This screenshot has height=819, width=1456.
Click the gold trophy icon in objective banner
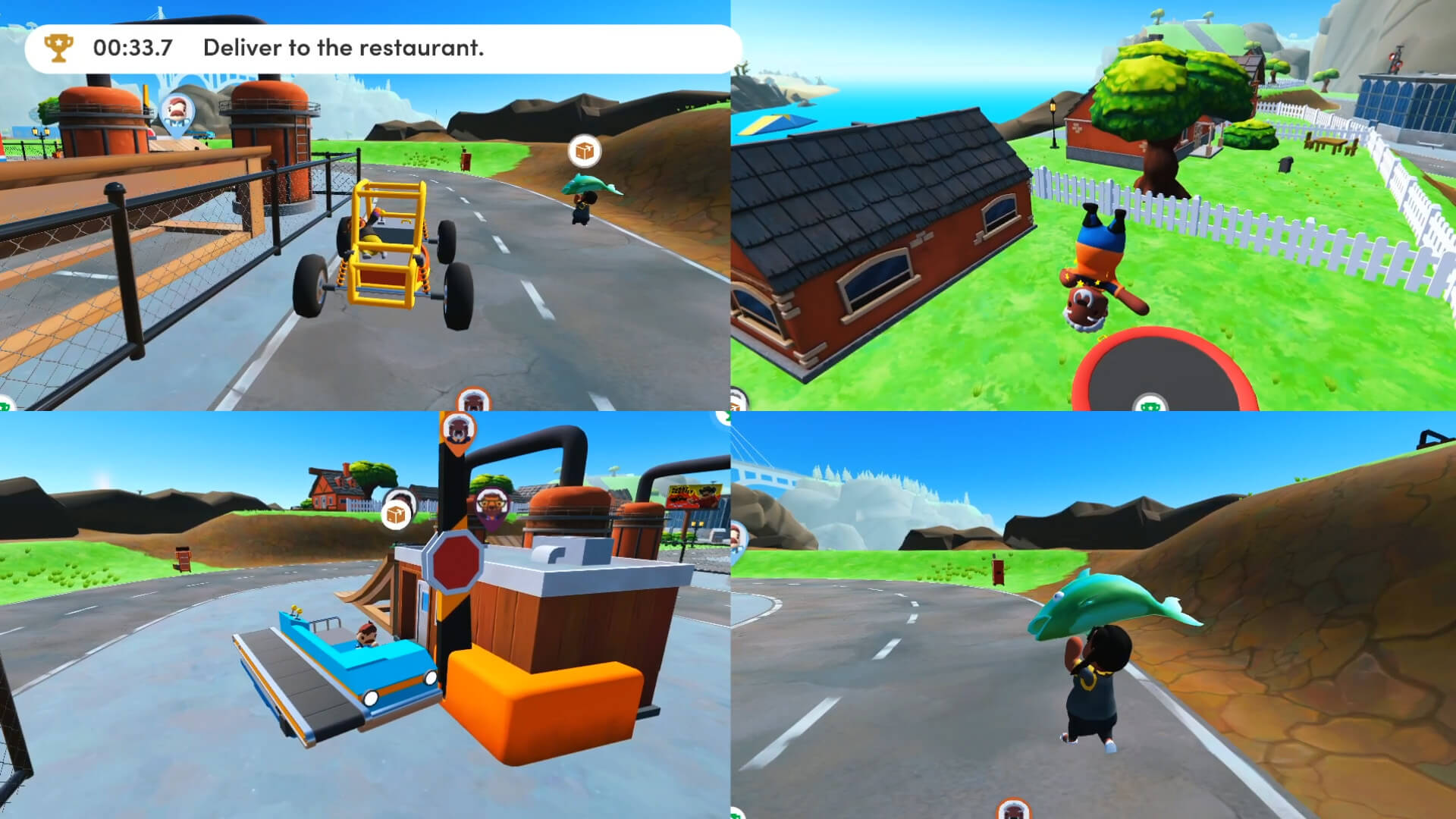tap(57, 48)
